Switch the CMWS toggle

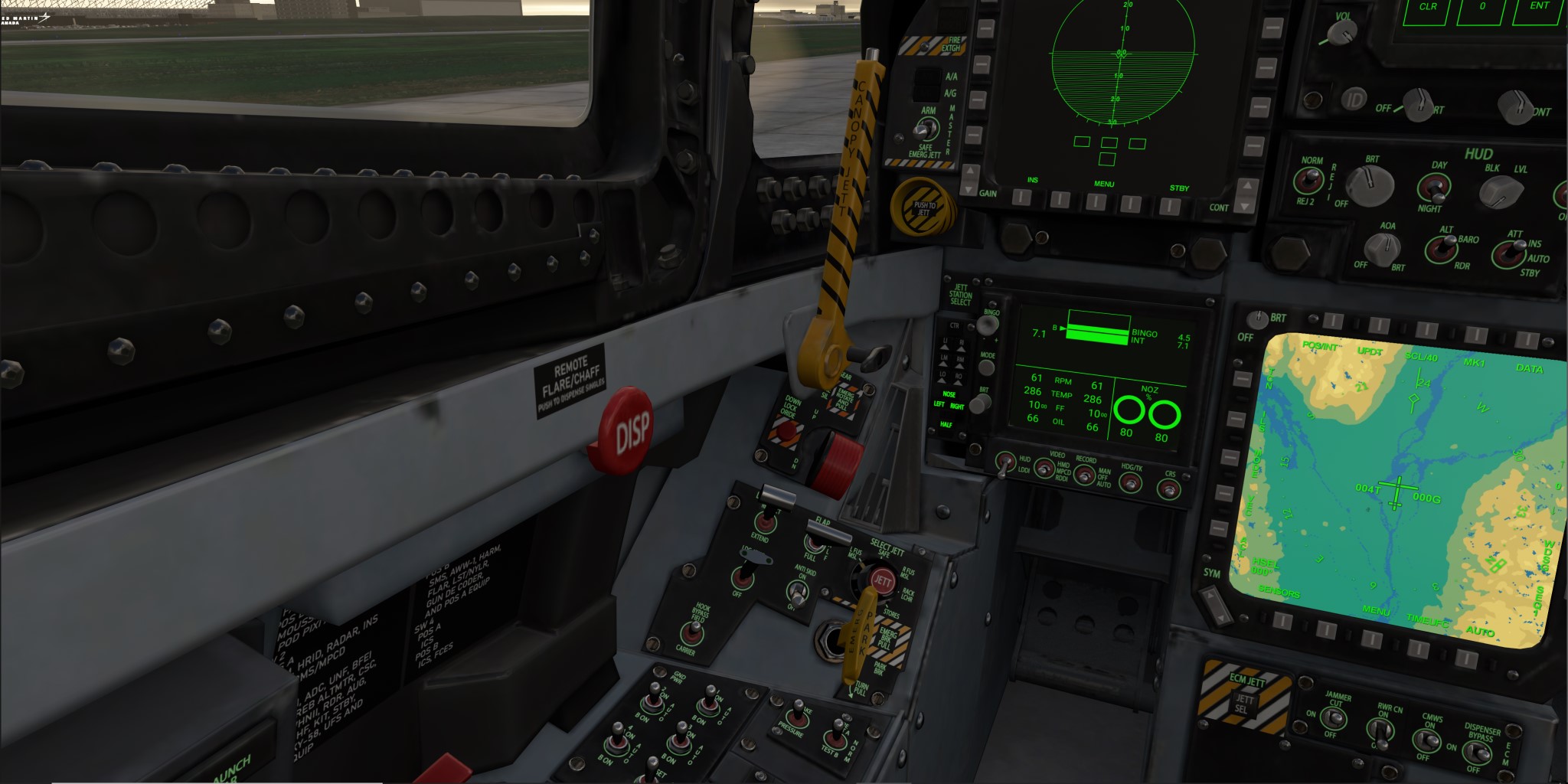[x=1426, y=738]
